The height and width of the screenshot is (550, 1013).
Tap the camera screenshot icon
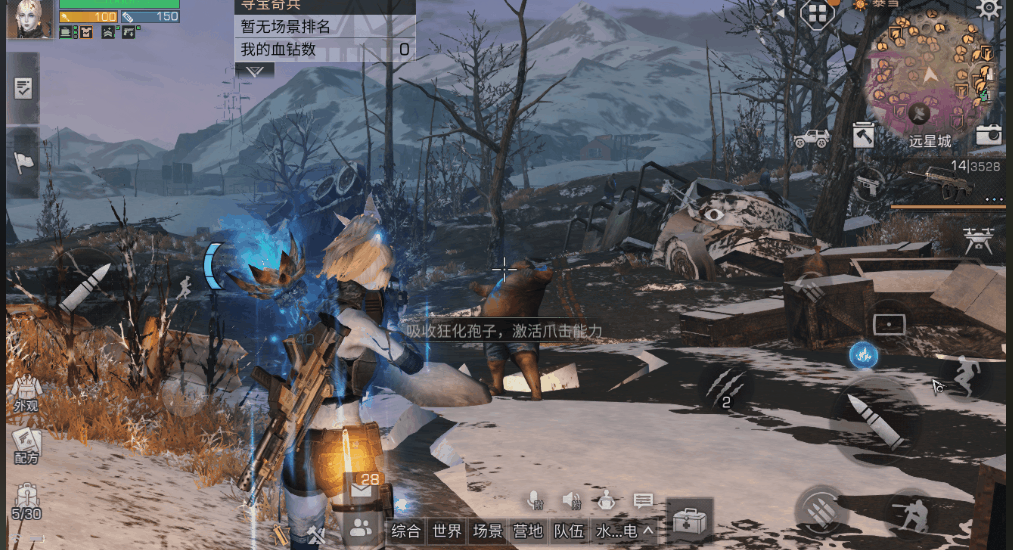[988, 135]
